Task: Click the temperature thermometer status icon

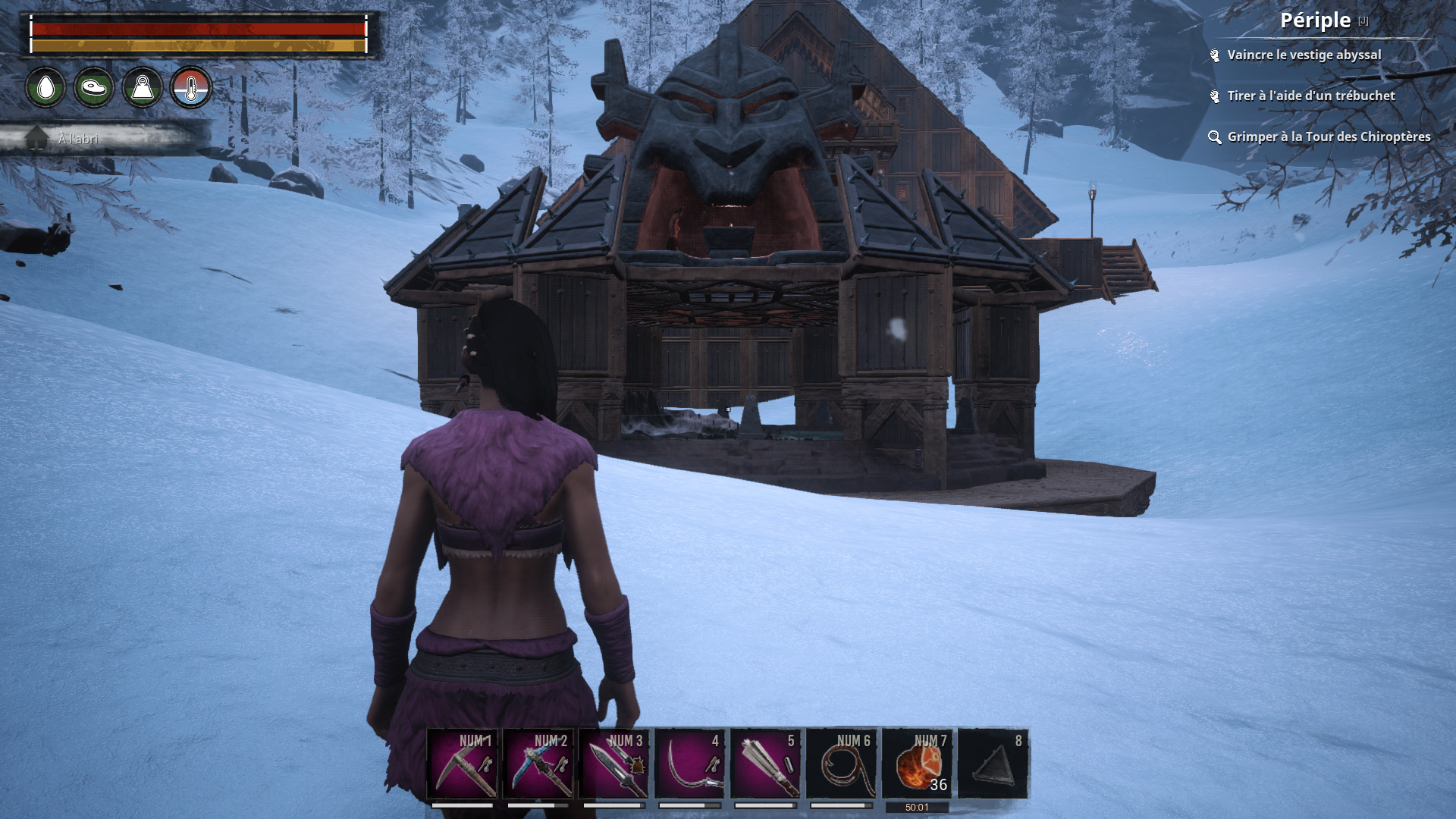Action: (191, 88)
